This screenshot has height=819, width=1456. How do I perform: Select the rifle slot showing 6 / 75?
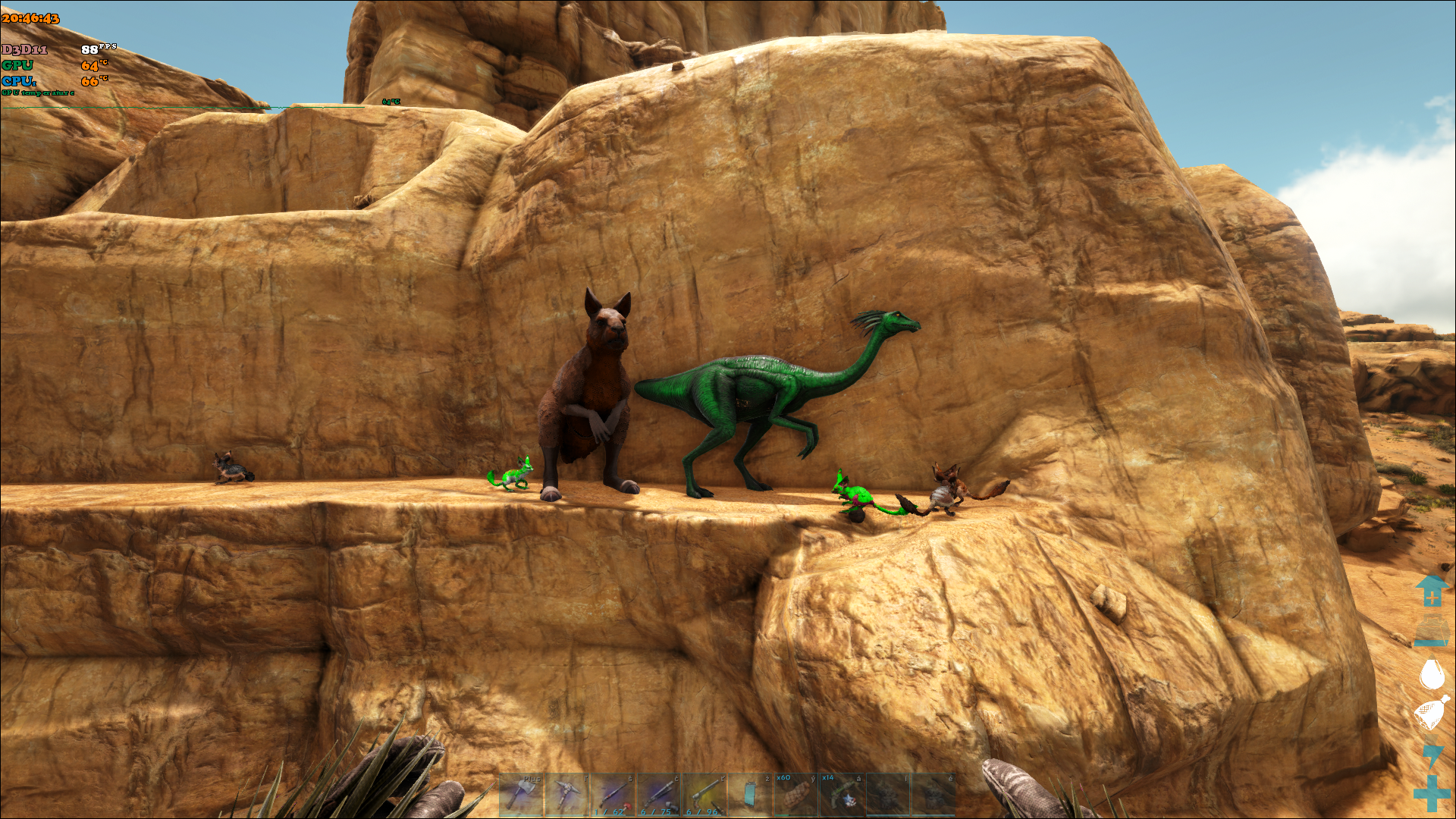coord(658,795)
